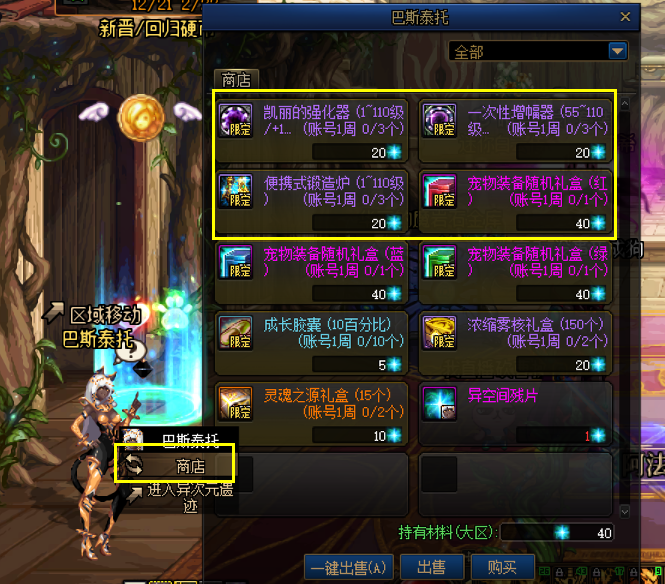The width and height of the screenshot is (665, 584).
Task: Close the 巴斯泰托 shop window
Action: pyautogui.click(x=627, y=17)
